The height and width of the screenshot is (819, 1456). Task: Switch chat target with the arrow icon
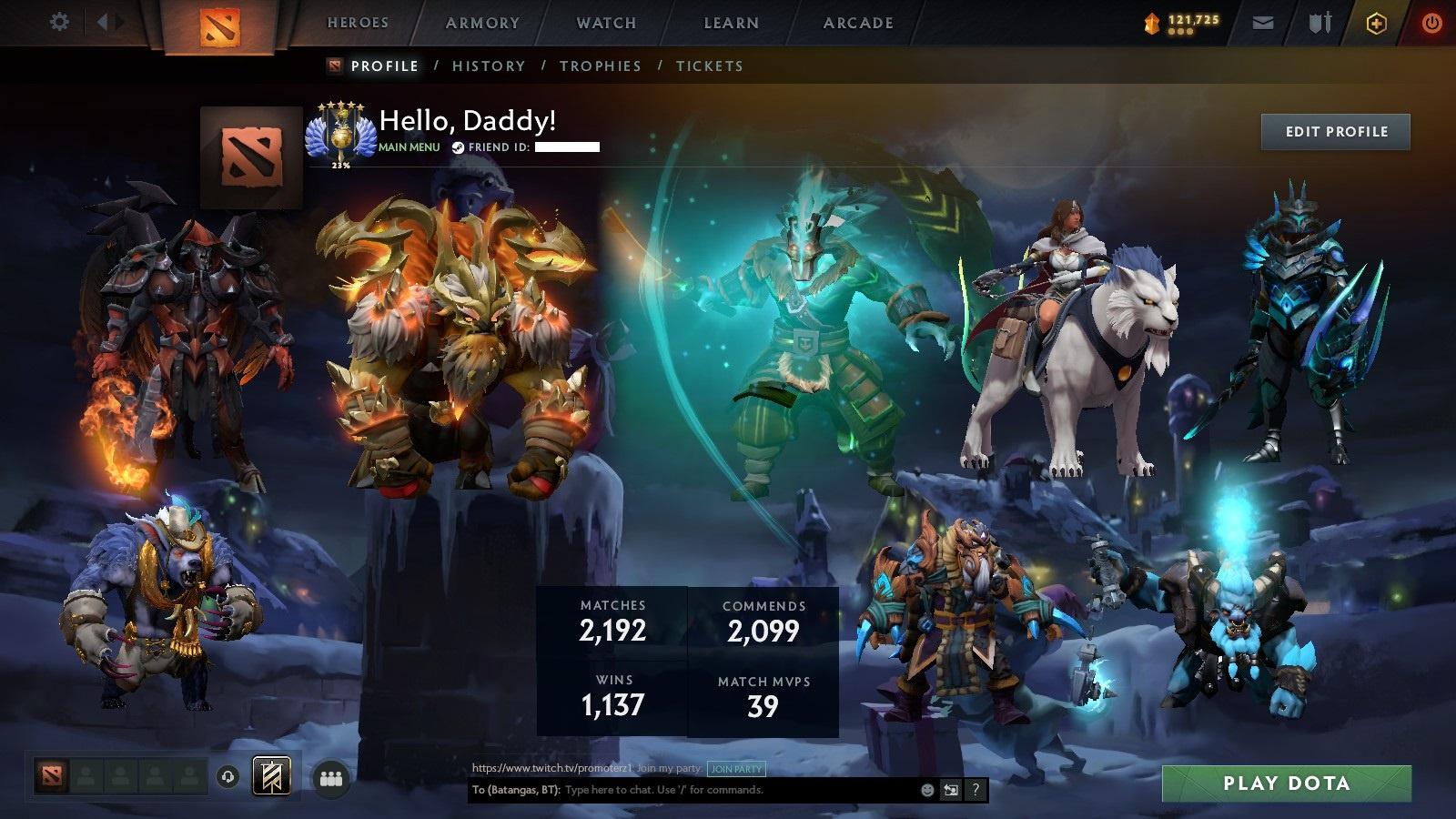(951, 790)
